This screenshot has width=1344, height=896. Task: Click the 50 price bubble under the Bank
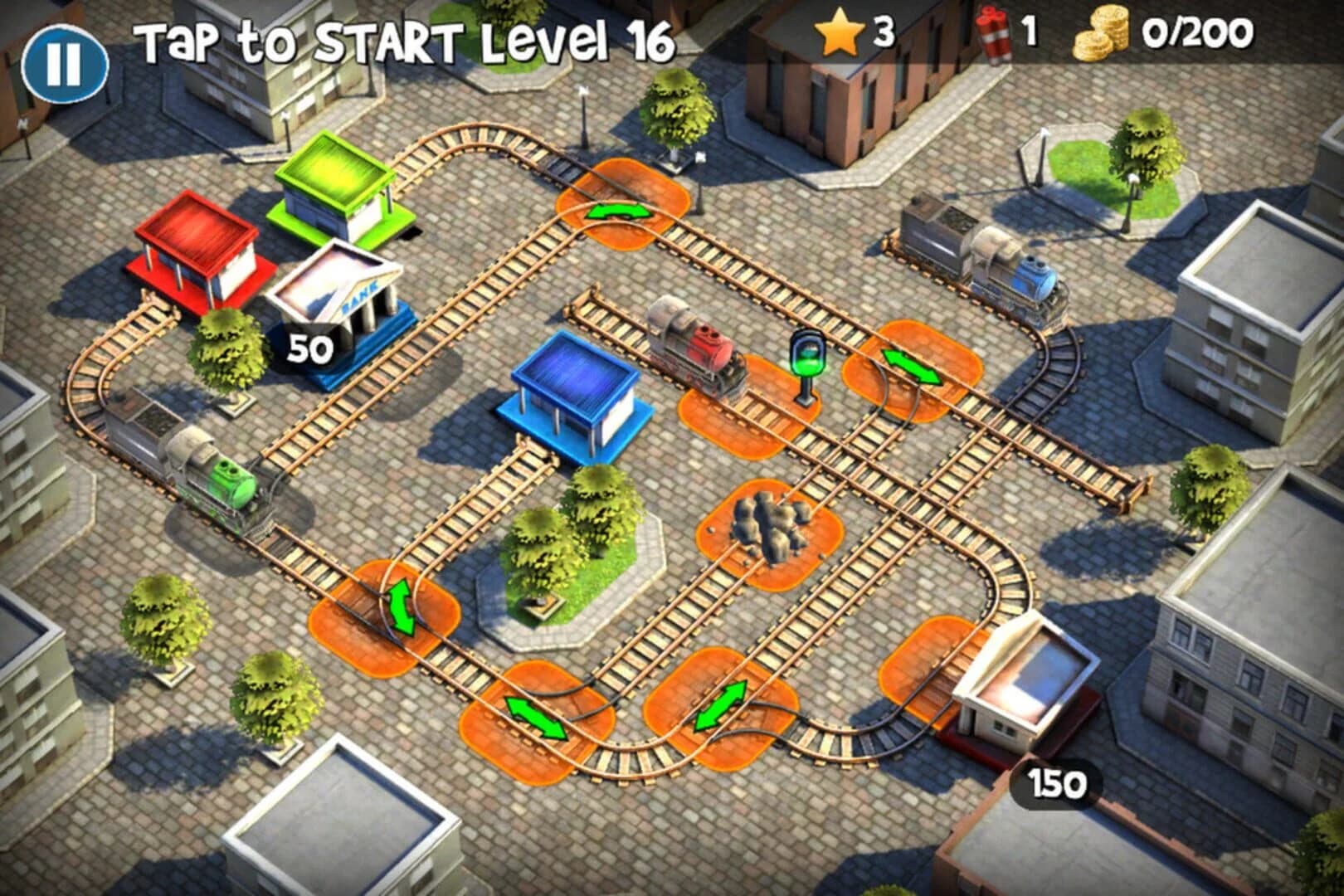coord(309,348)
